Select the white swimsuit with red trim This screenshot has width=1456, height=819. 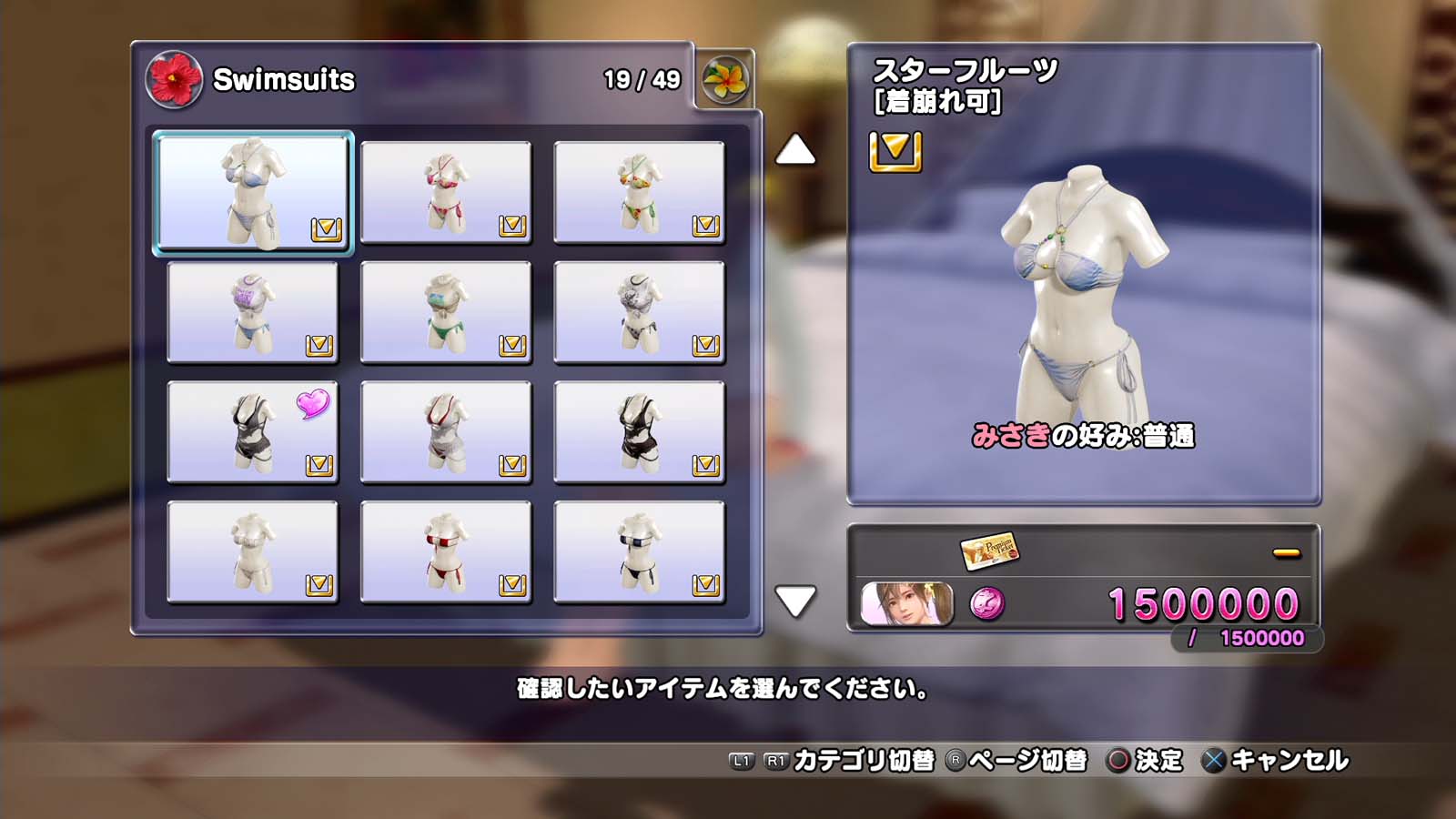click(x=446, y=432)
